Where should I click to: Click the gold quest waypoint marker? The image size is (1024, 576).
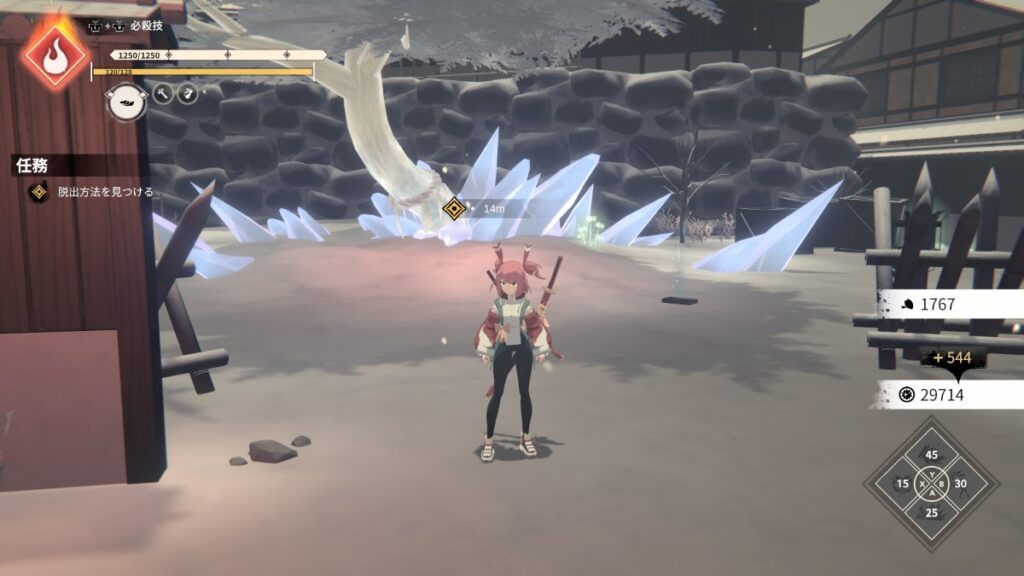(454, 209)
